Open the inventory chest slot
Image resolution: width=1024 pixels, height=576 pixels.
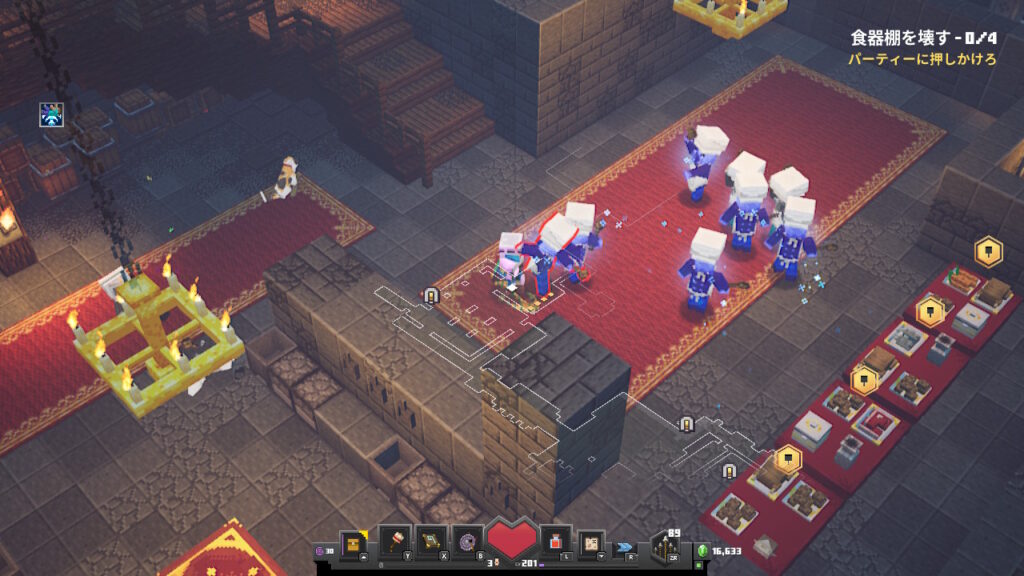[x=353, y=544]
